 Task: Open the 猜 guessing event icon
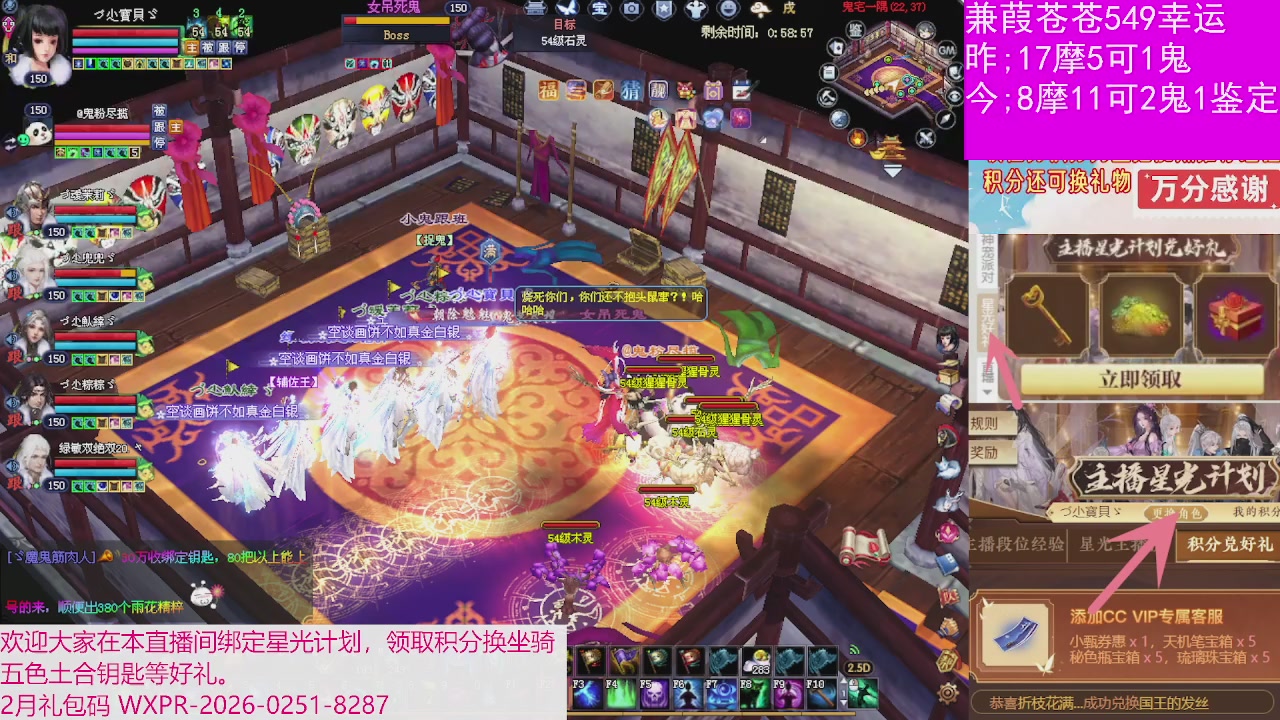click(x=632, y=91)
